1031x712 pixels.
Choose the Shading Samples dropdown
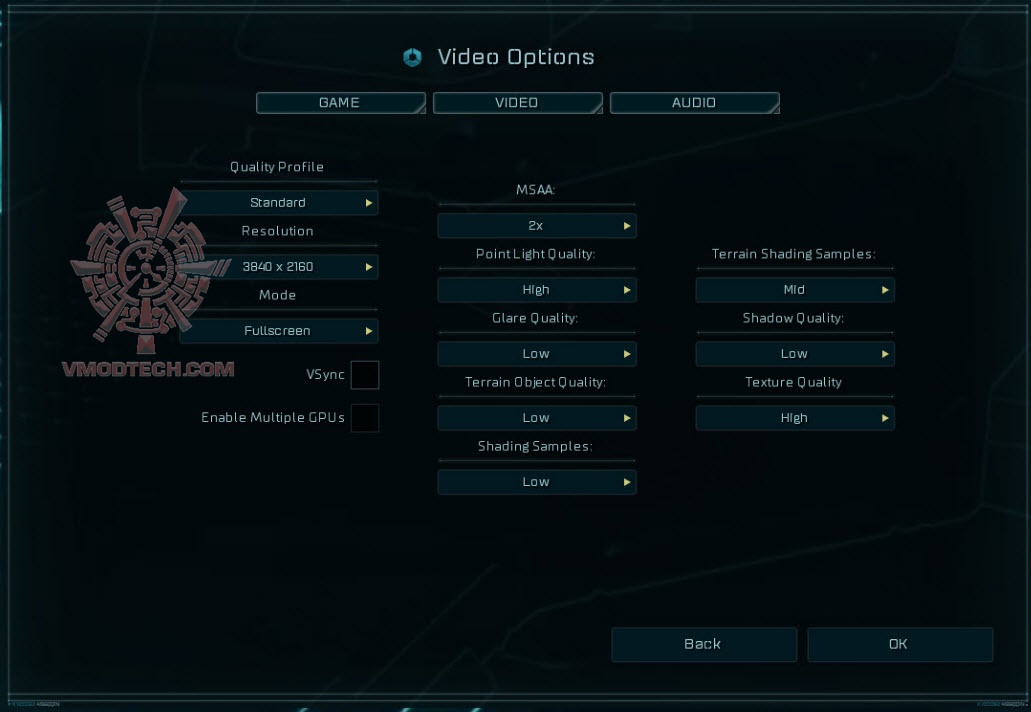coord(537,482)
